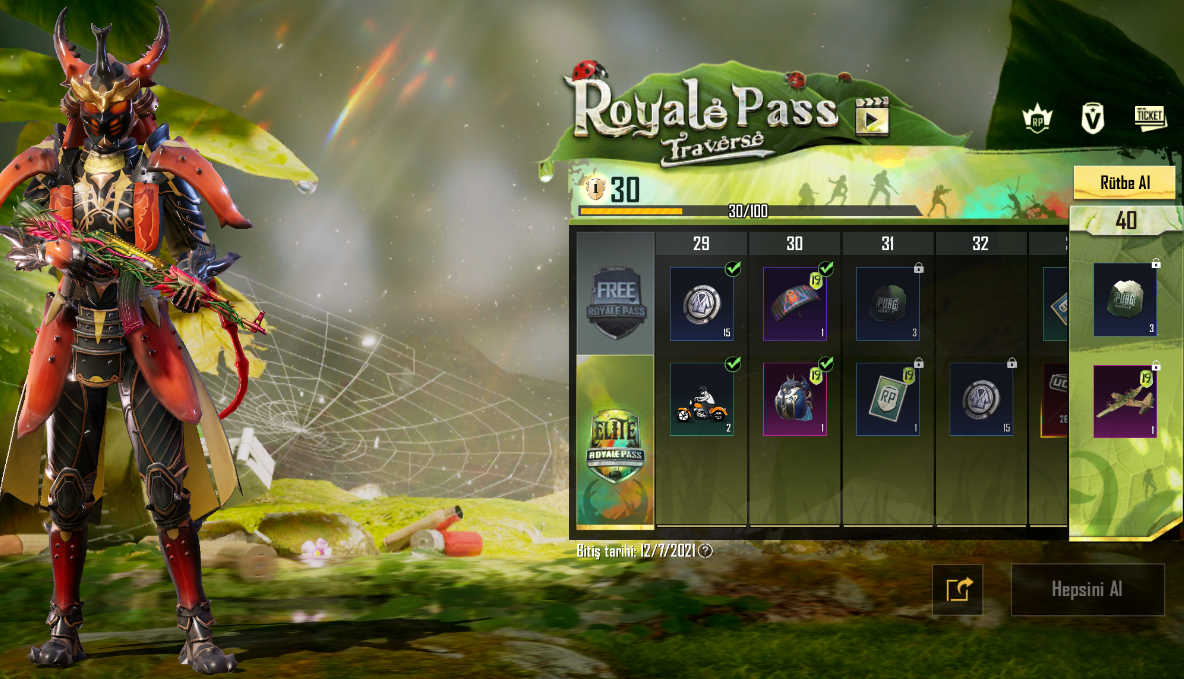Open the share icon button
Image resolution: width=1184 pixels, height=679 pixels.
point(957,589)
